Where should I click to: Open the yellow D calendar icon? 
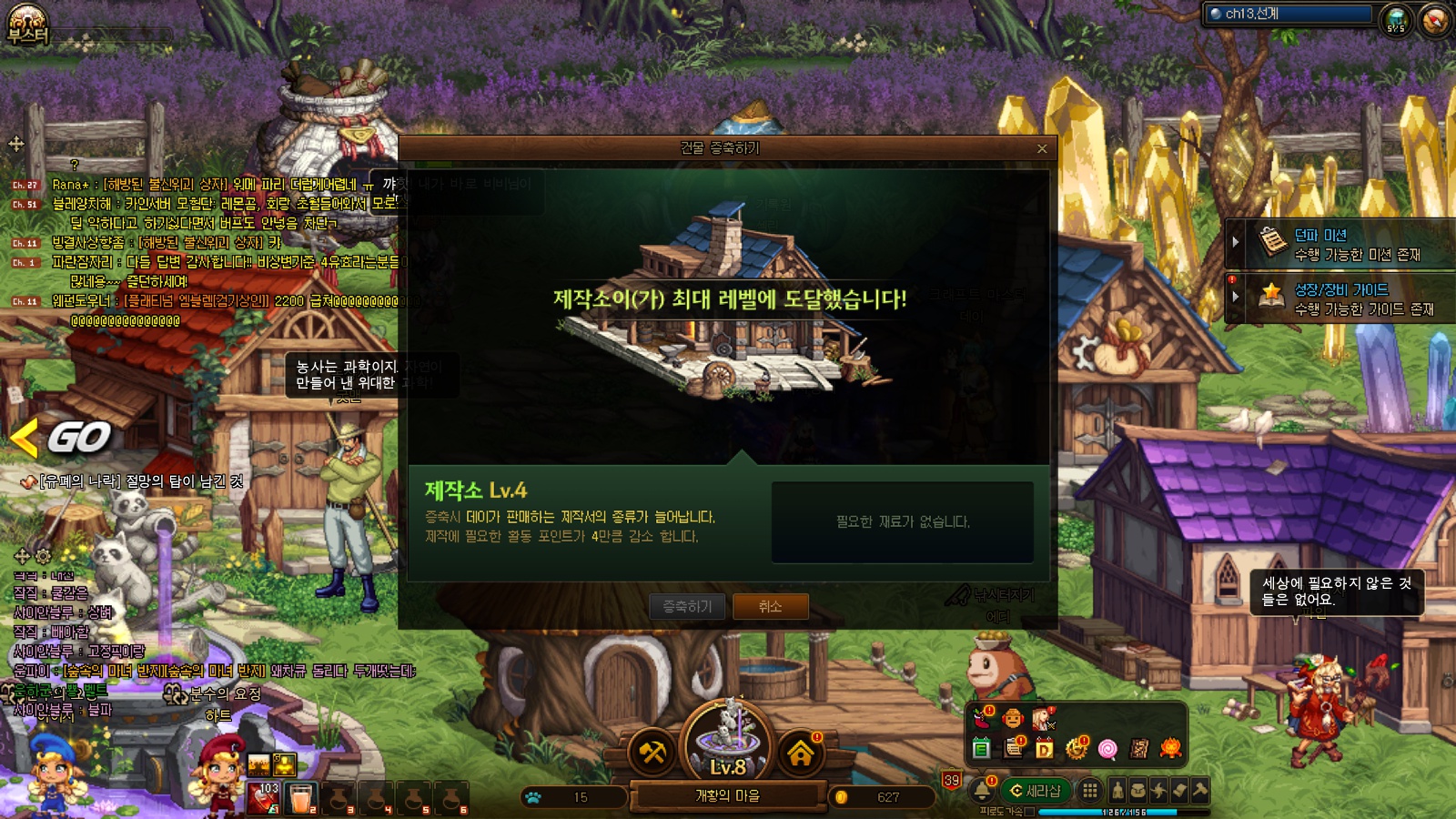coord(1044,749)
